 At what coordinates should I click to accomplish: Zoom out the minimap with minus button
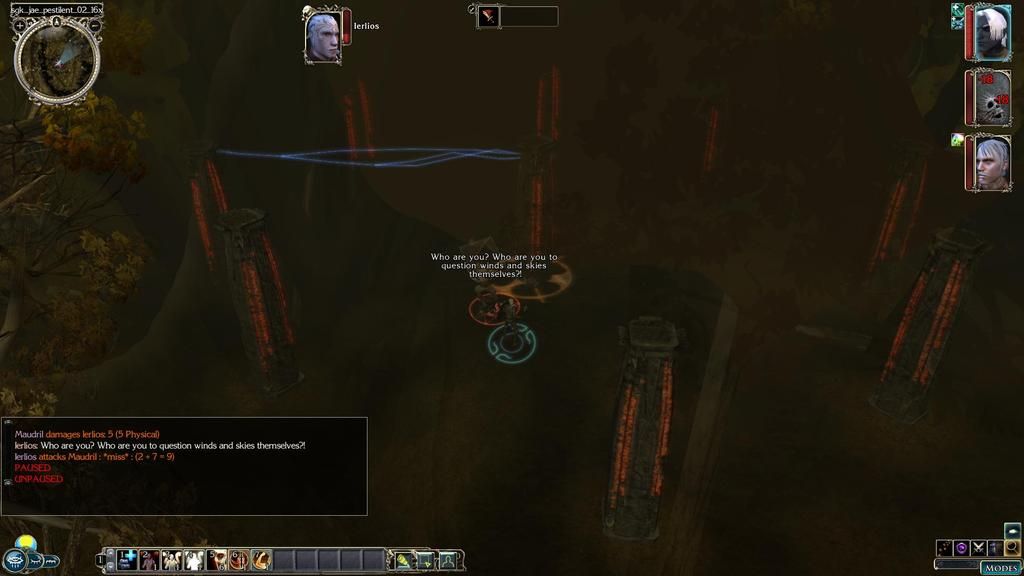pyautogui.click(x=94, y=24)
